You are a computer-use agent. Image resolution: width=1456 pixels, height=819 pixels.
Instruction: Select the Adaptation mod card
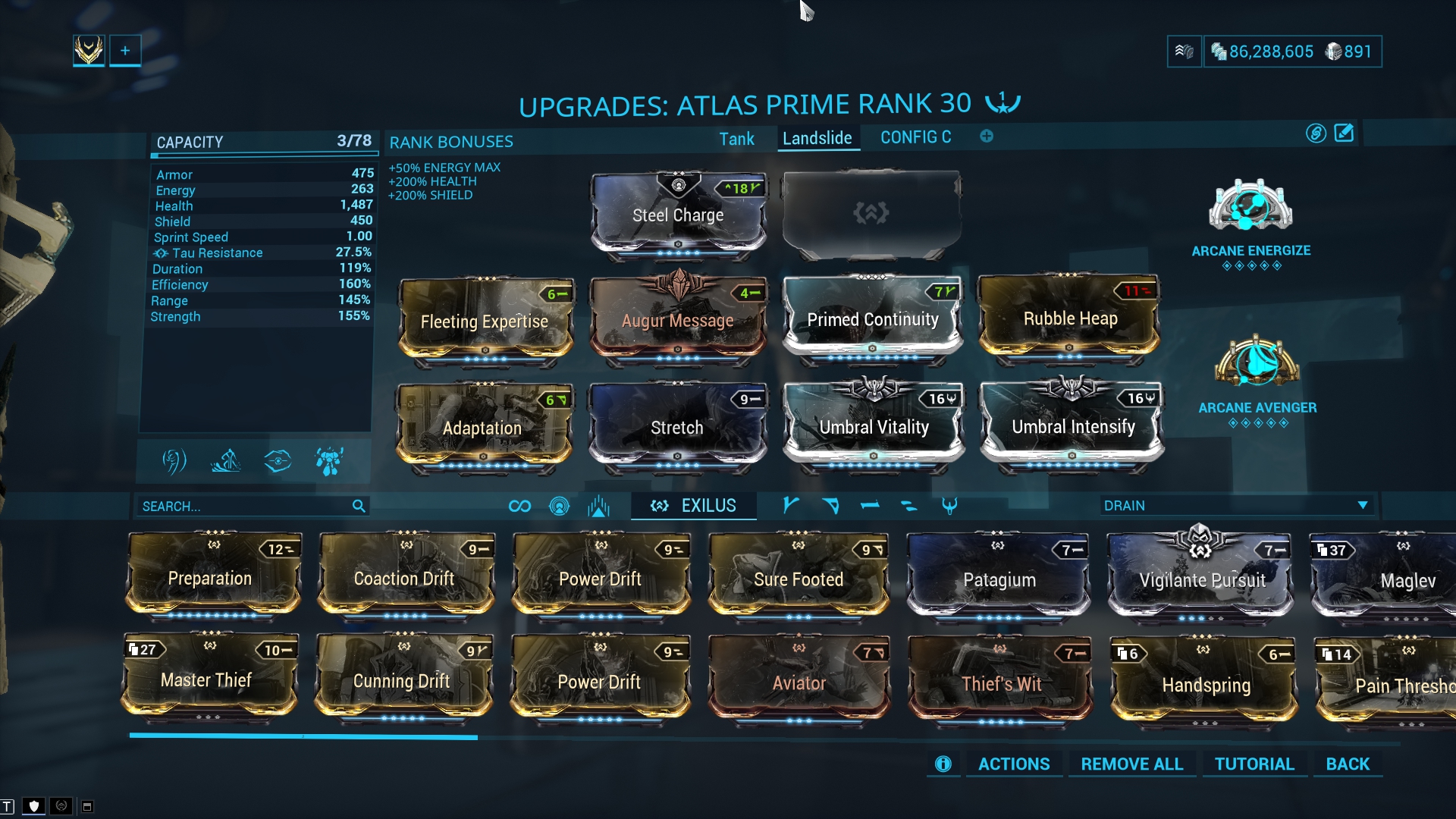[482, 428]
